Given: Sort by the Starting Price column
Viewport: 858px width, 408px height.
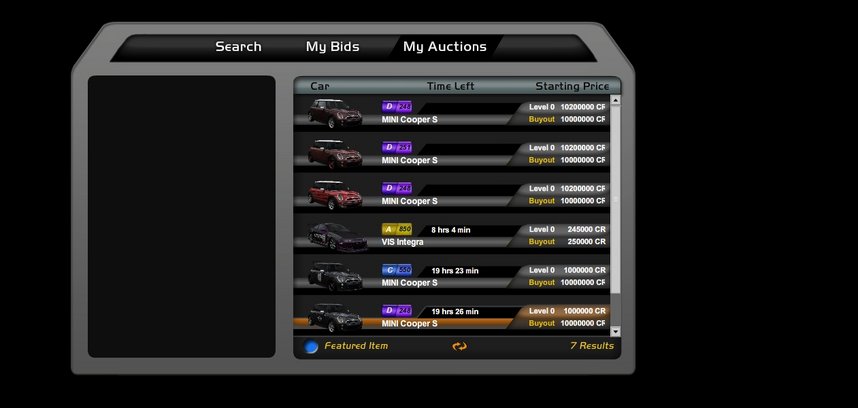Looking at the screenshot, I should pyautogui.click(x=571, y=87).
